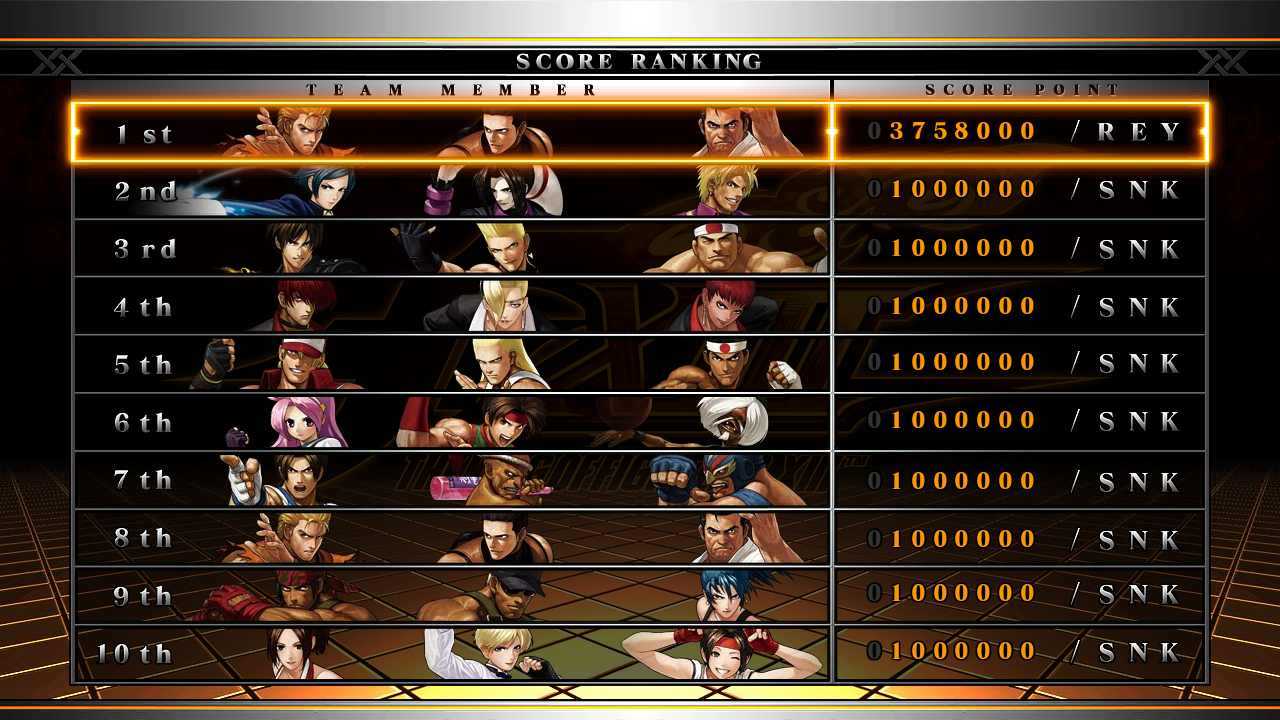
Task: Pick the 5th place ranking entry
Action: 640,364
